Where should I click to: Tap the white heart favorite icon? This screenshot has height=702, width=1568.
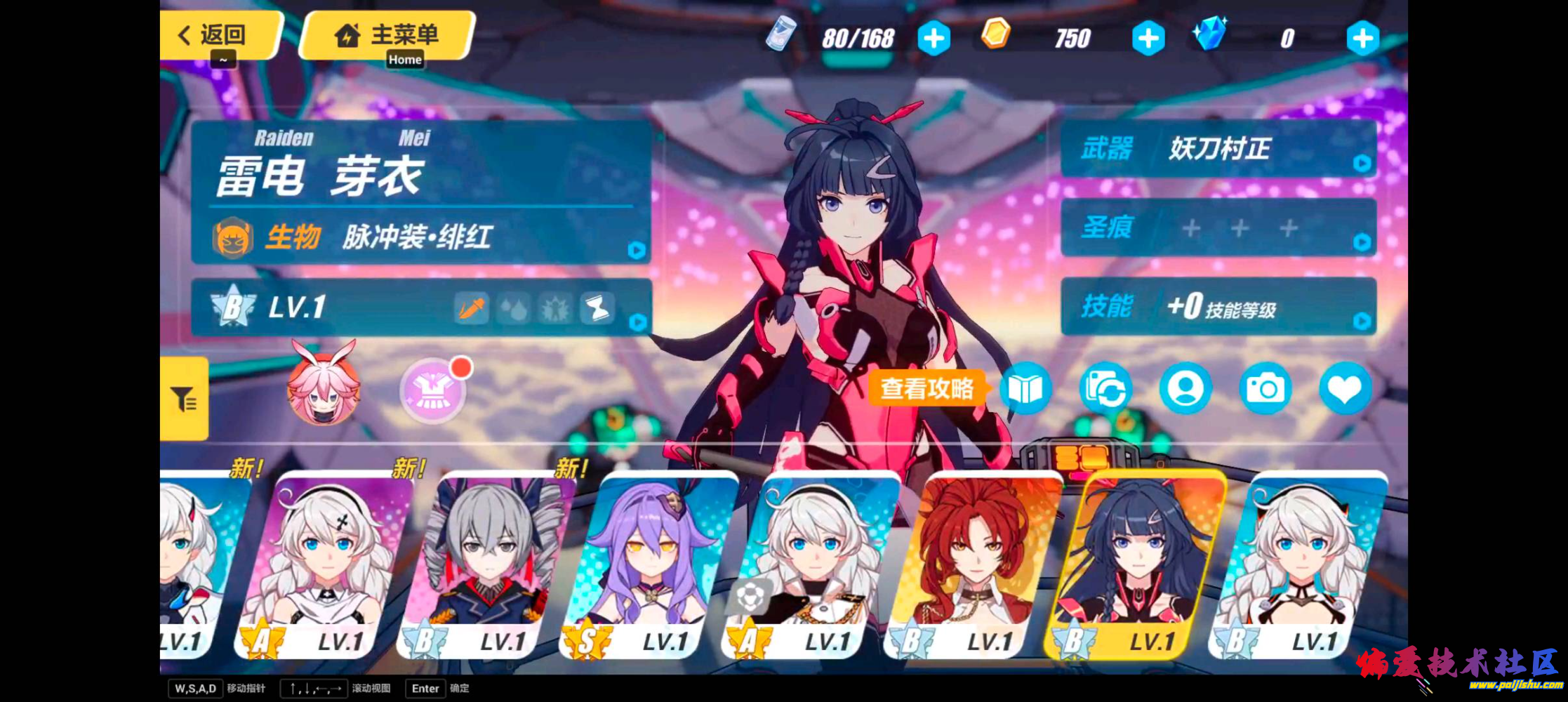pos(1345,388)
